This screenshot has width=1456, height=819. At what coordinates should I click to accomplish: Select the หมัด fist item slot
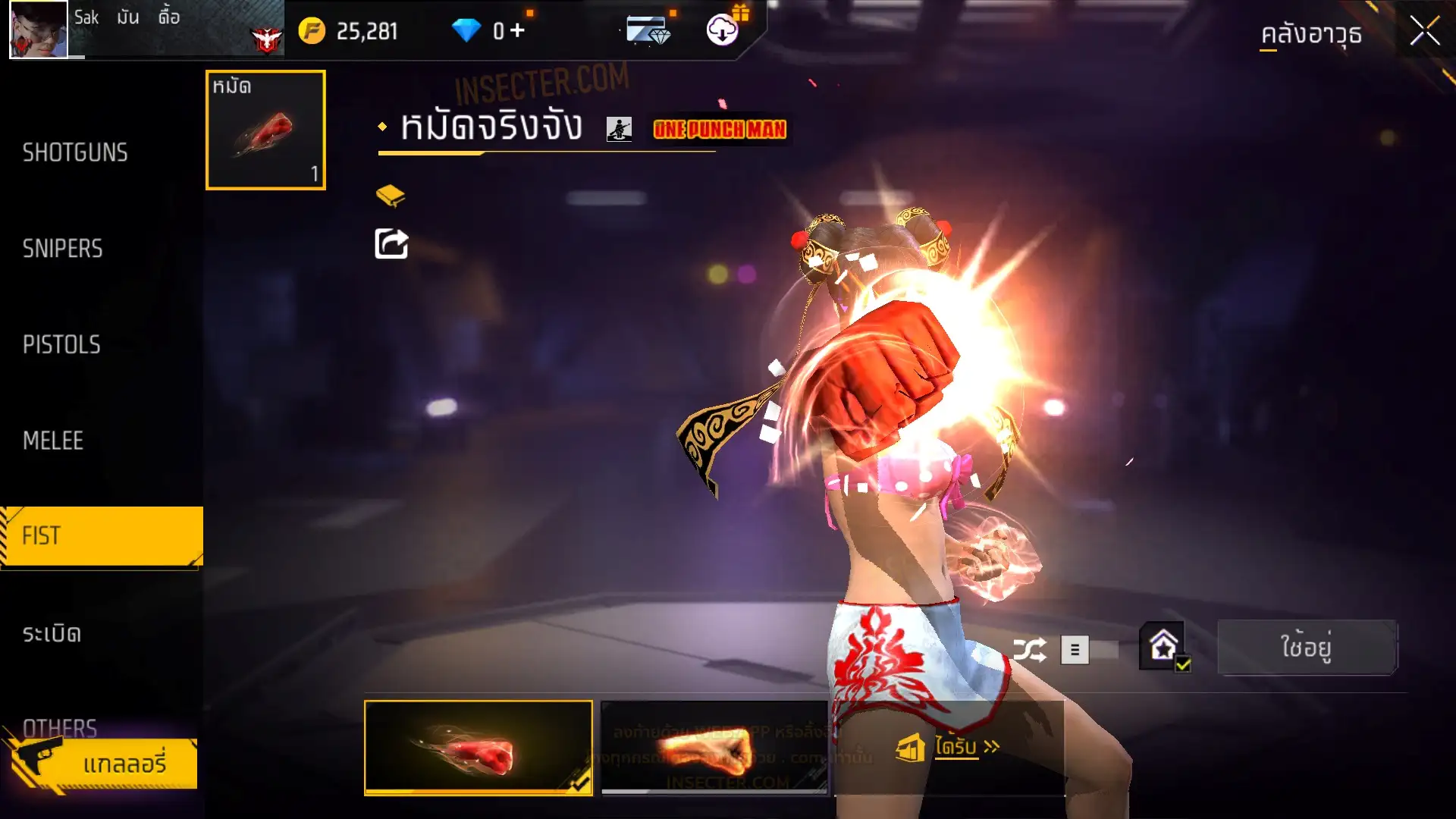pos(265,130)
